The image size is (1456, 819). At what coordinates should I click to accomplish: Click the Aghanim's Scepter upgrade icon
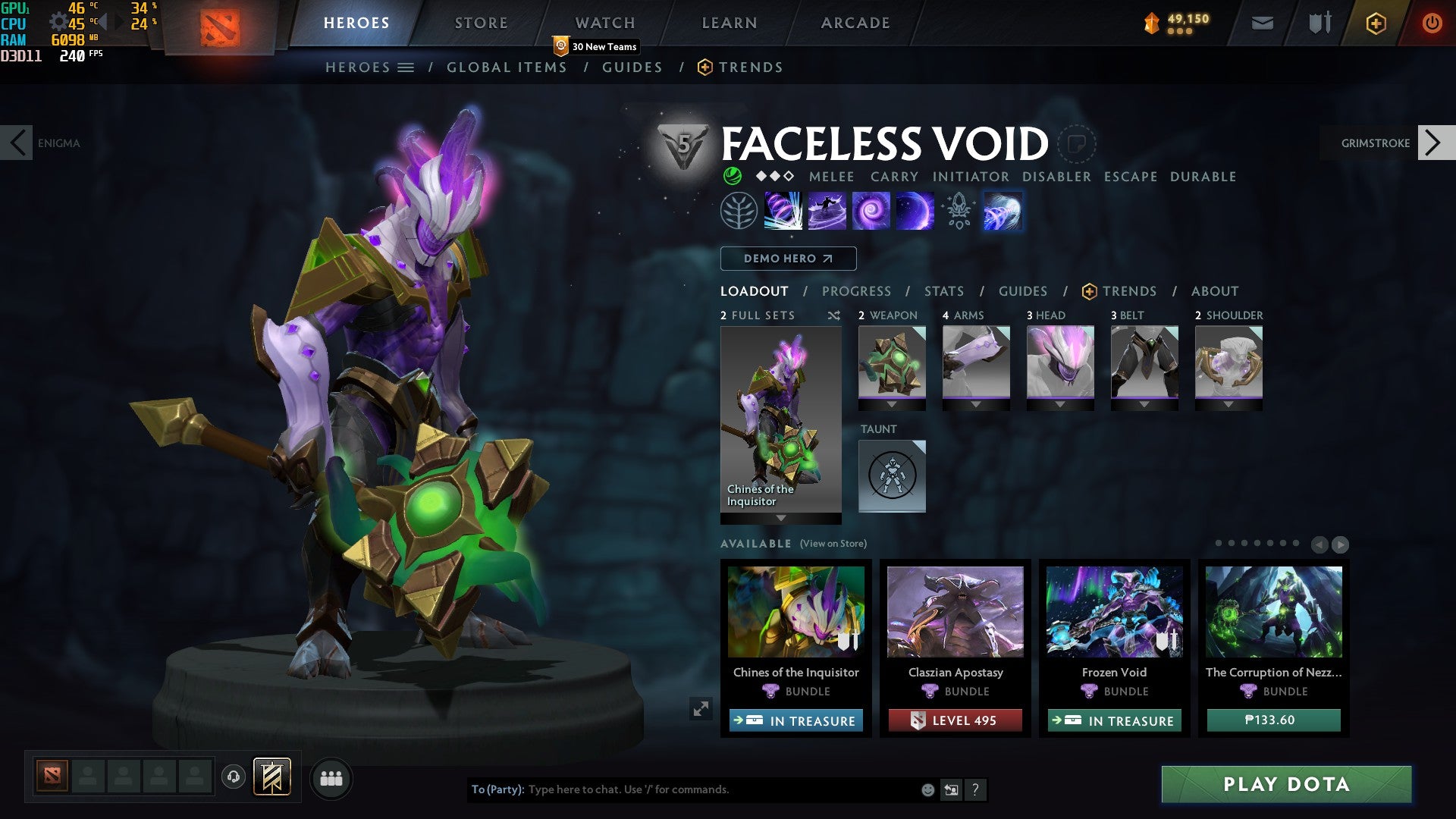[x=958, y=211]
